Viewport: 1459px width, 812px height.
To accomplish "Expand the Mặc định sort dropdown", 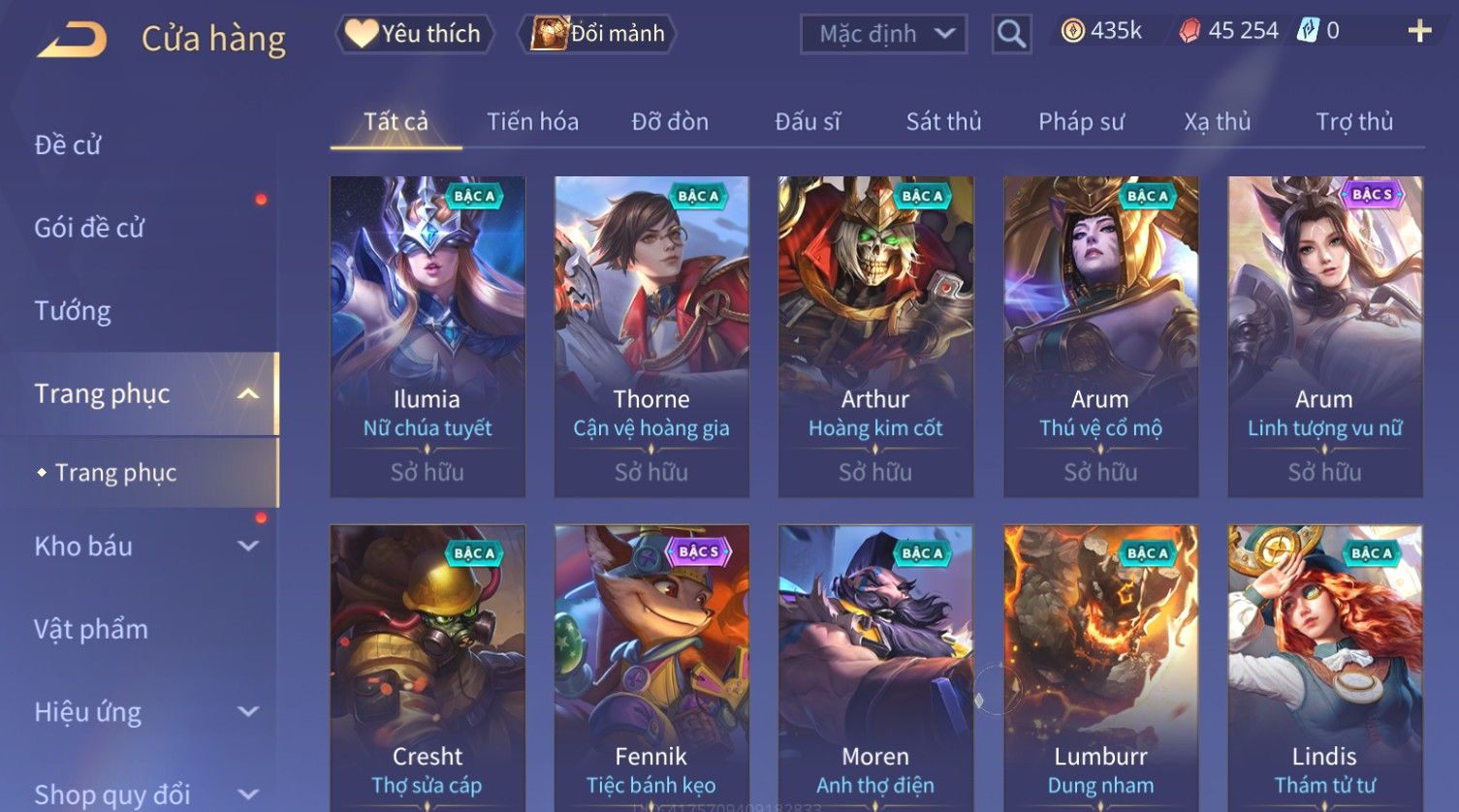I will tap(883, 34).
